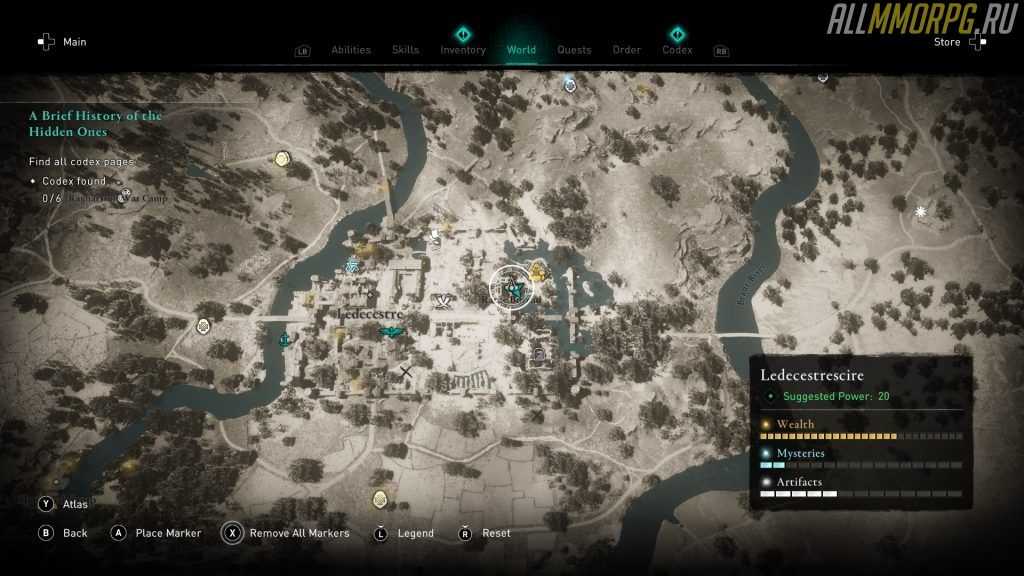Open the Skills tab

[405, 50]
